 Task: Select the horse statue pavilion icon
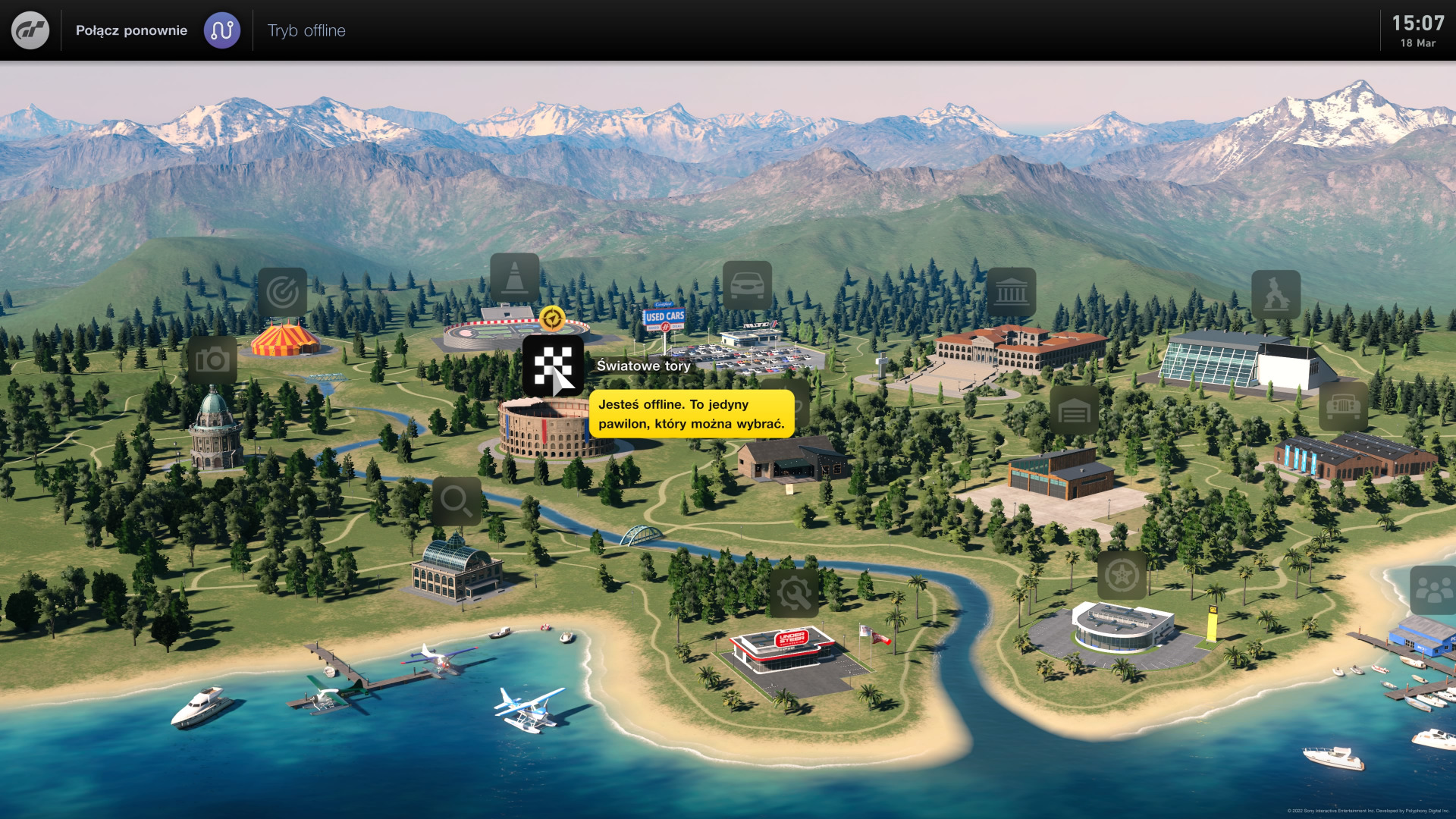pyautogui.click(x=1276, y=294)
